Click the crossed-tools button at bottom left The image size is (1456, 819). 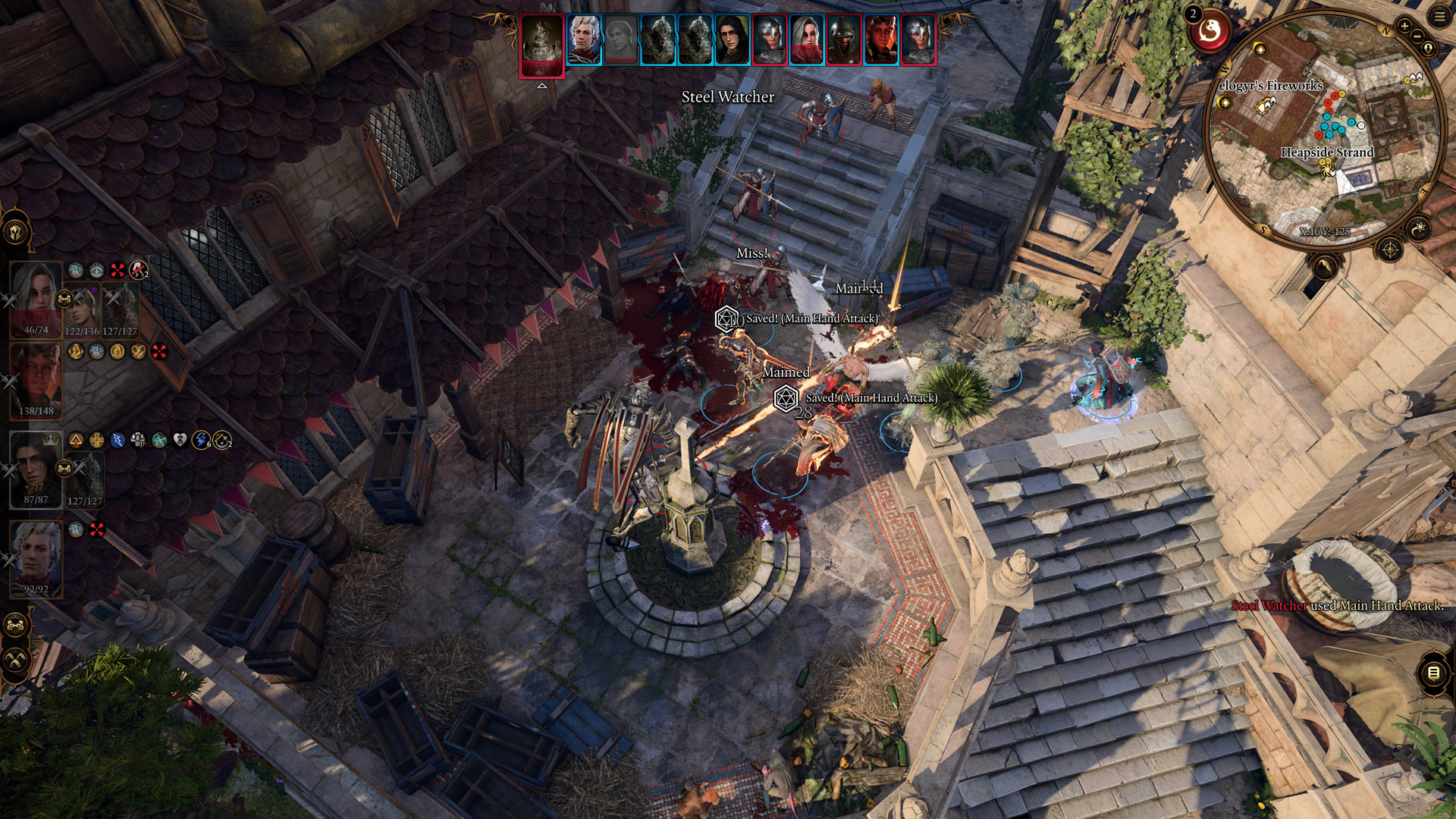(15, 660)
